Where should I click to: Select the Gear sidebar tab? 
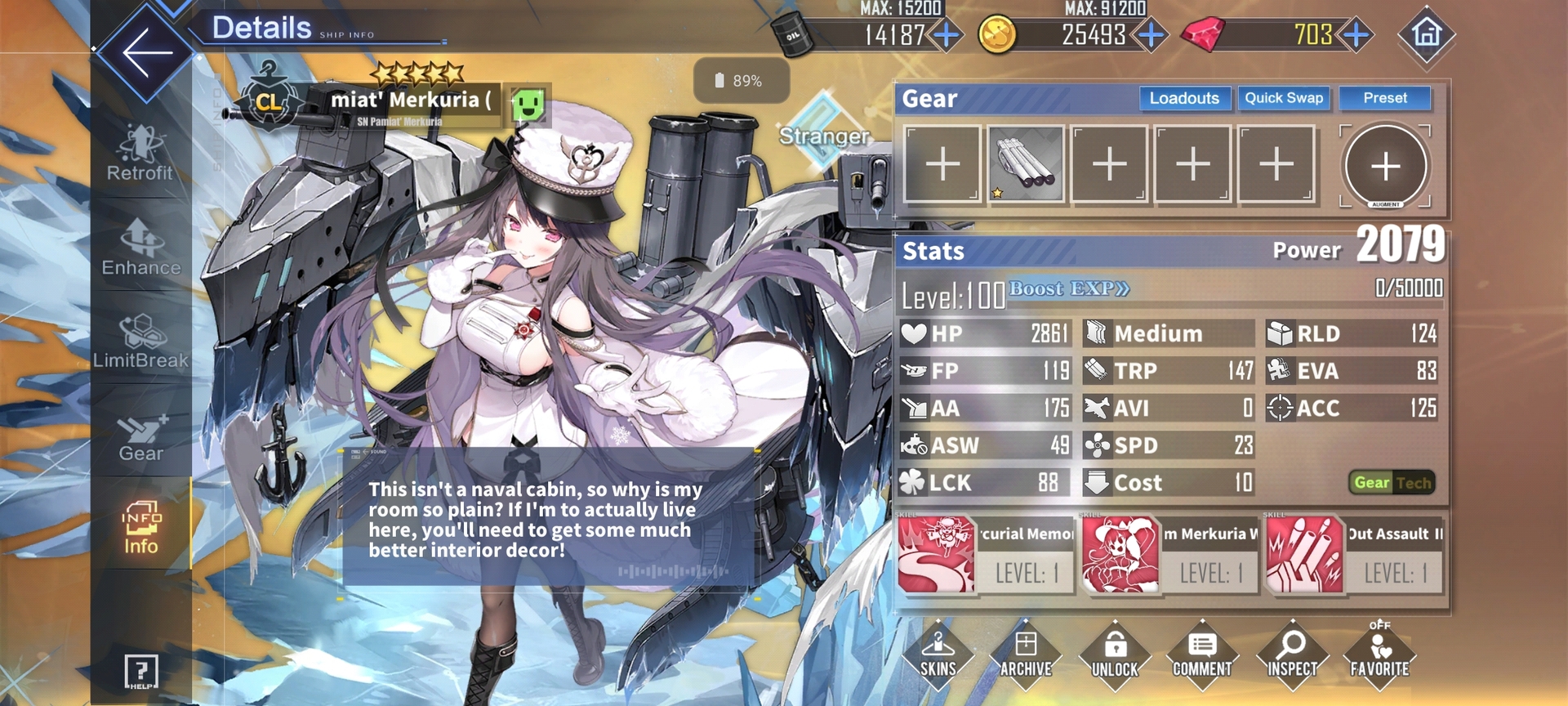[140, 439]
